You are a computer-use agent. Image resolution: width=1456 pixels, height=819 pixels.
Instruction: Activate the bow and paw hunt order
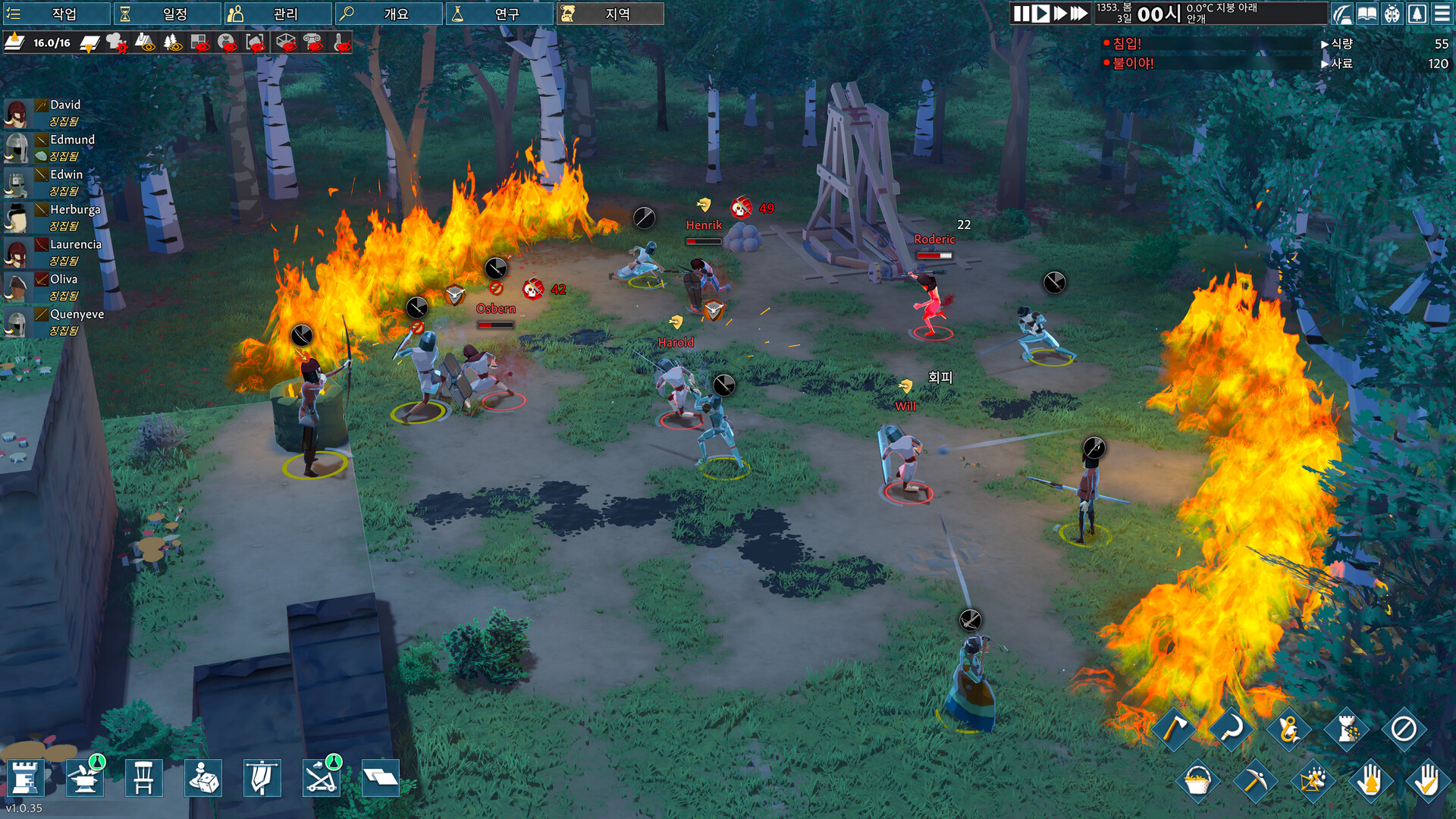1313,780
